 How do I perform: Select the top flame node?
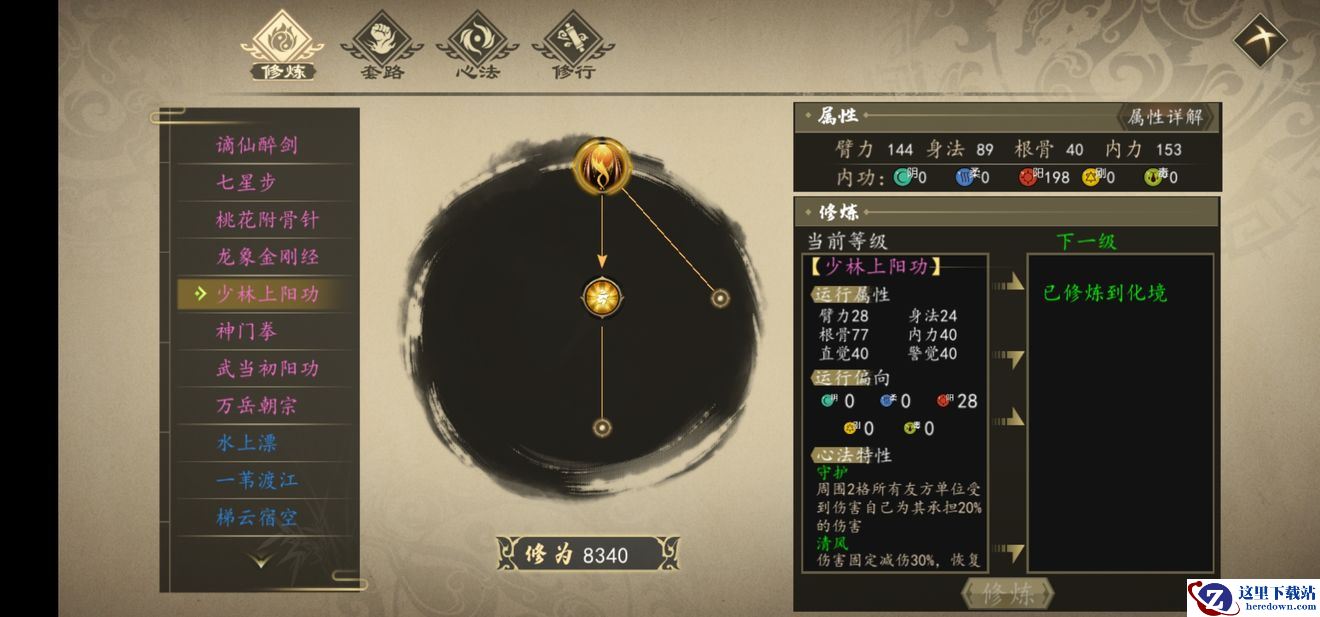(x=602, y=167)
